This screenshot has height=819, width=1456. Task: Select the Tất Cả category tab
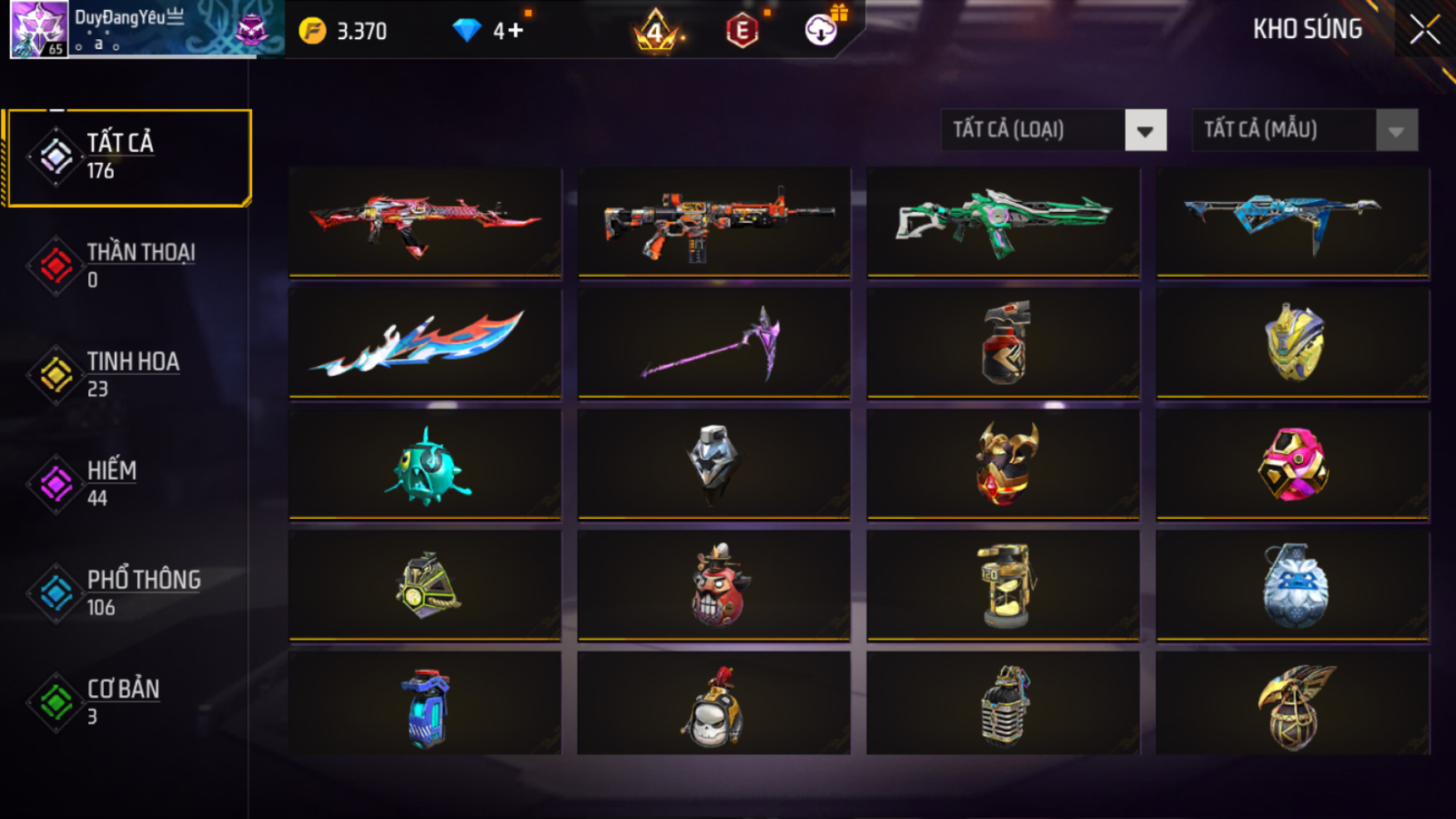(x=127, y=156)
